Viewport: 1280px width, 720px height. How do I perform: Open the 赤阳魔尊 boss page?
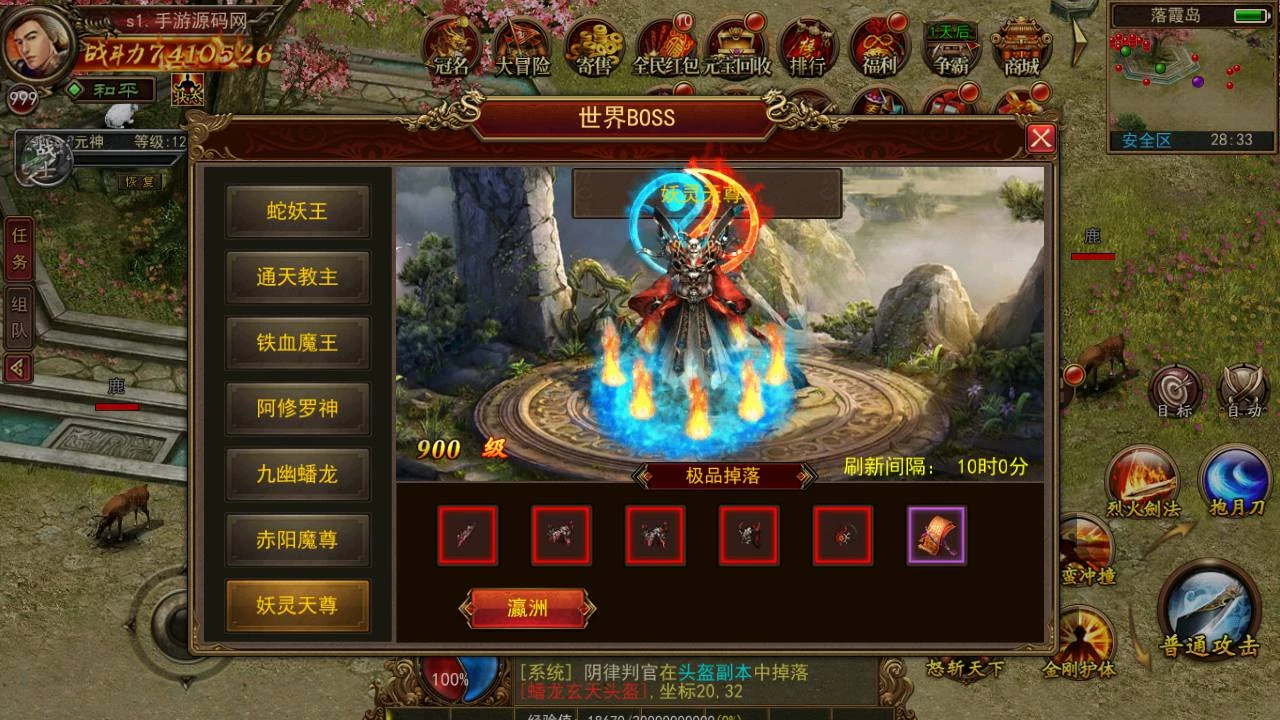click(x=297, y=540)
